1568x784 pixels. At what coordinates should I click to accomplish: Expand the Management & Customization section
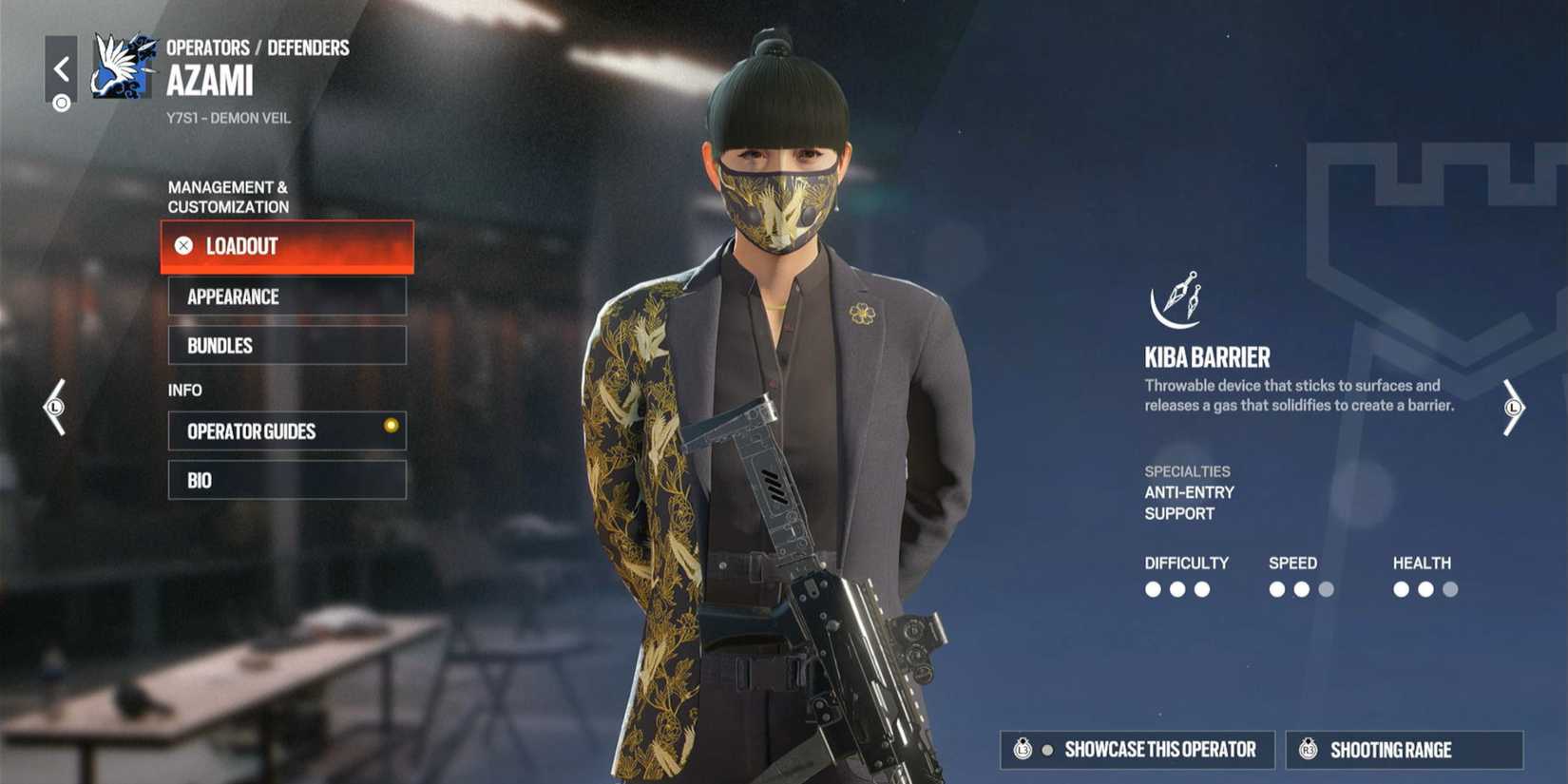coord(228,197)
